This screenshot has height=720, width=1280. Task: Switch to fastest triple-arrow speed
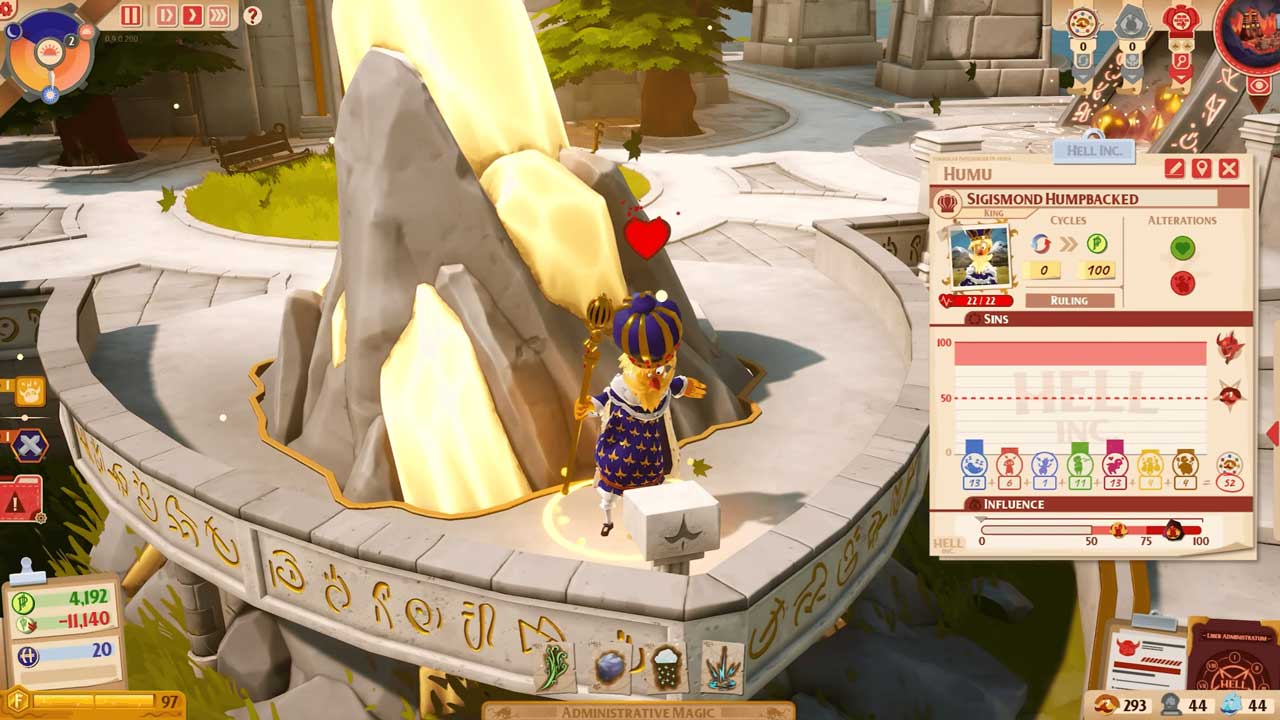[x=218, y=15]
